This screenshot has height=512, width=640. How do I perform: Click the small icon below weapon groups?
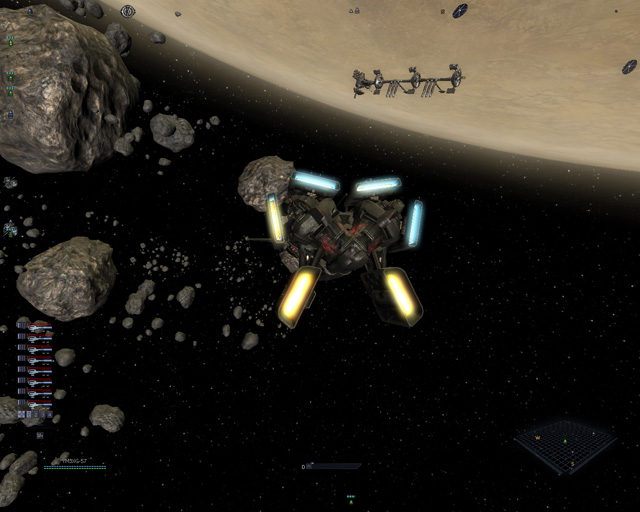39,436
